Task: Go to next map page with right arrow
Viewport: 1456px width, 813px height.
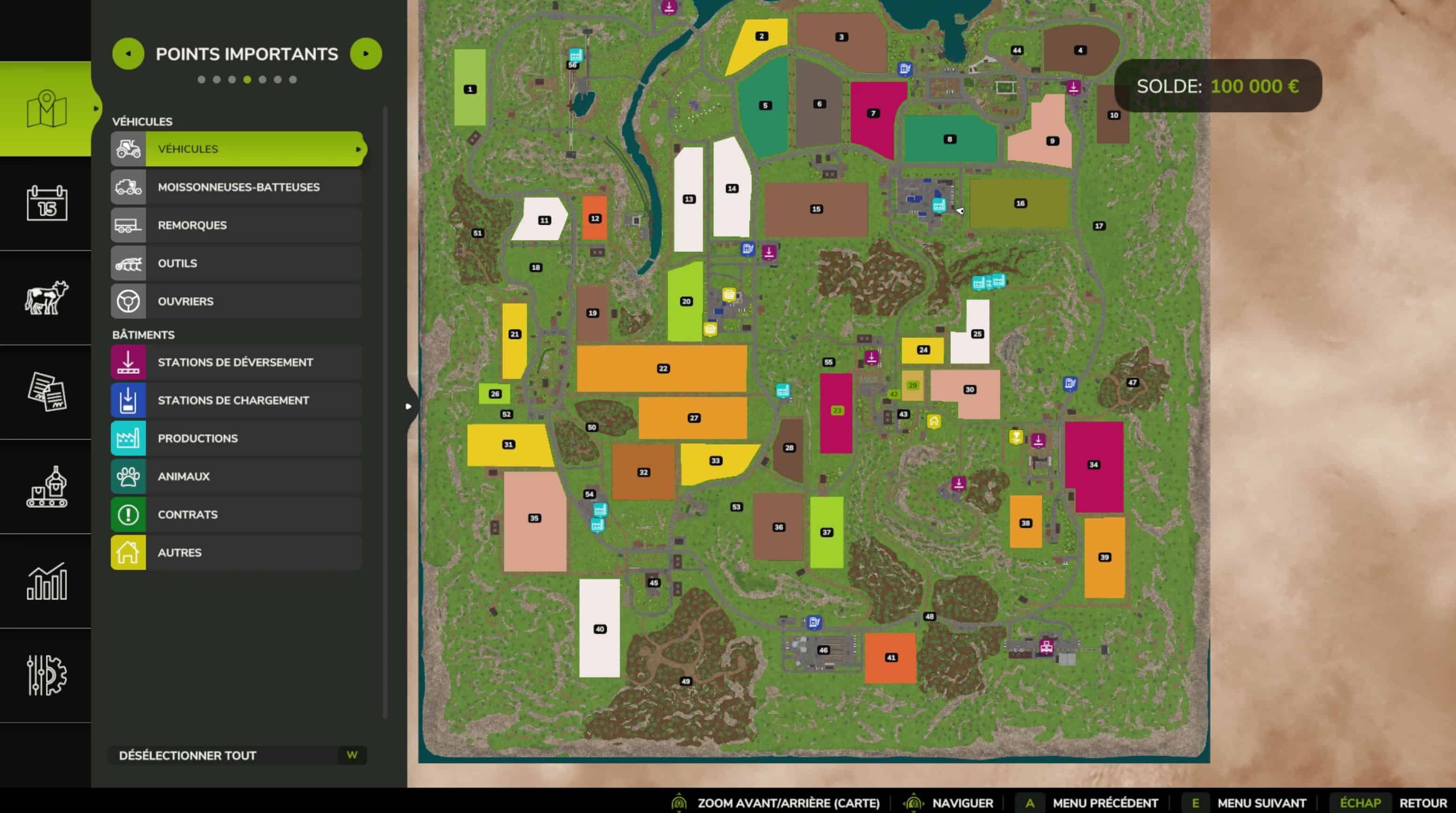Action: pos(366,54)
